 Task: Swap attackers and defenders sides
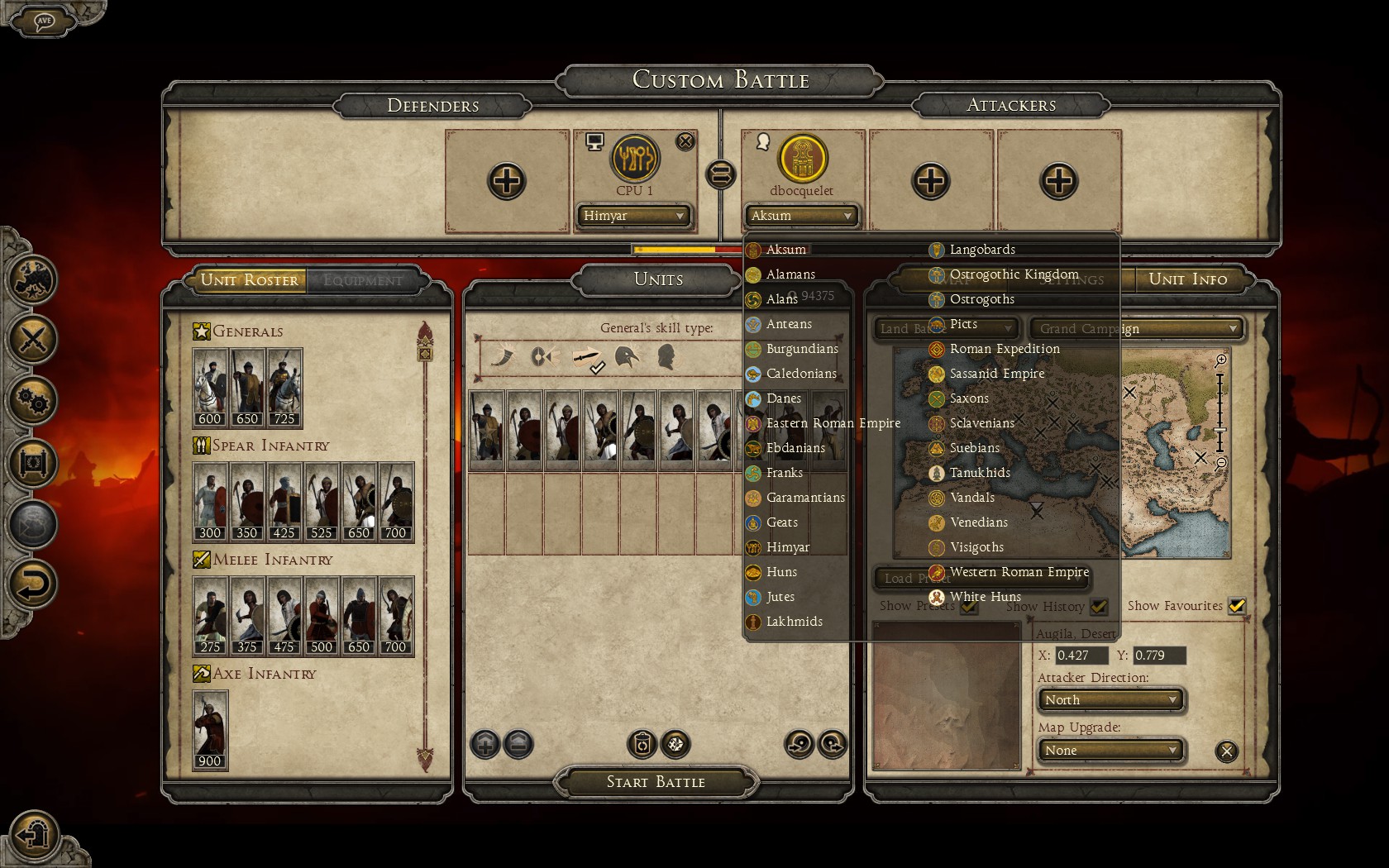coord(720,174)
